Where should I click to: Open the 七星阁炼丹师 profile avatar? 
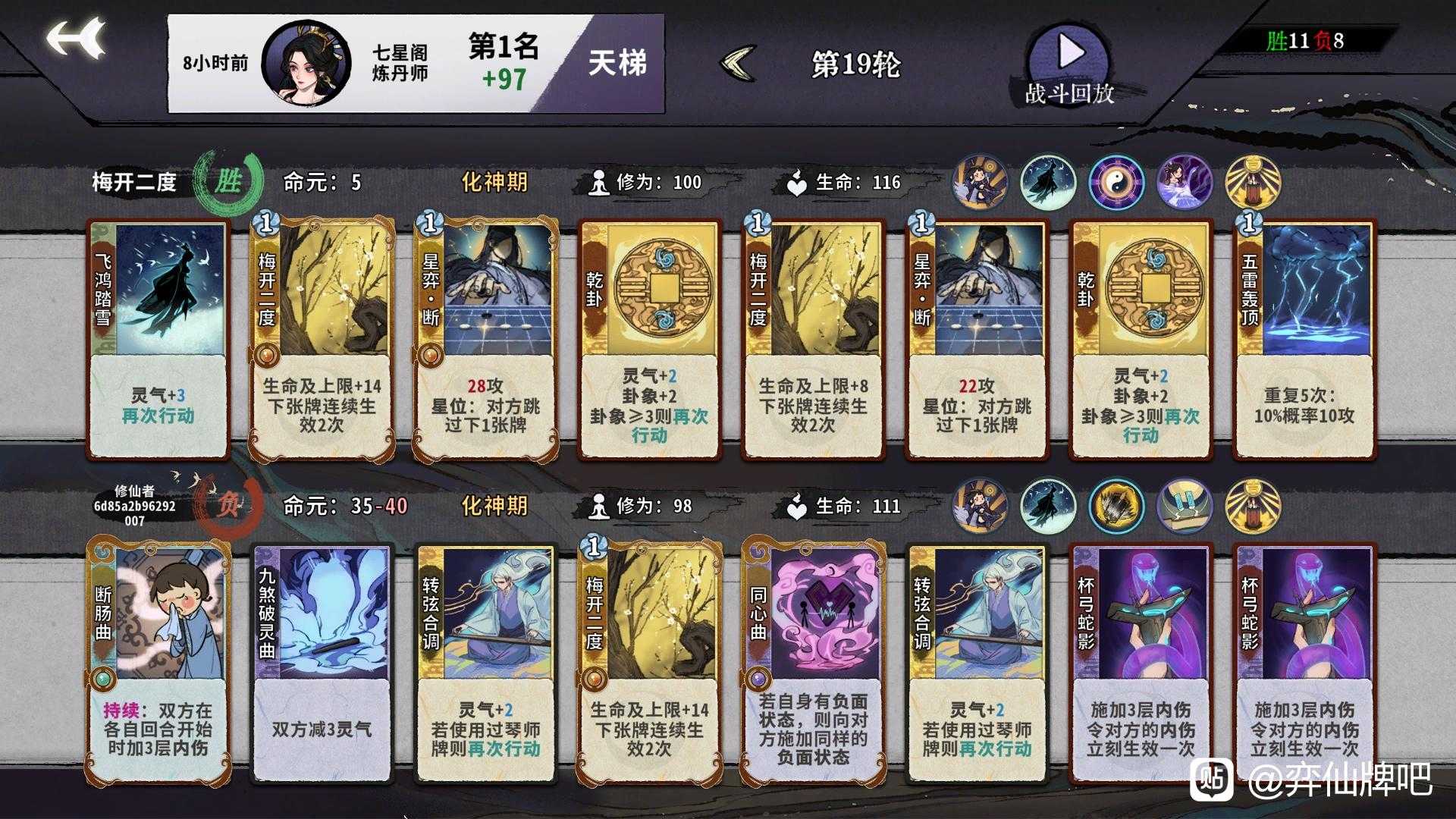click(x=303, y=59)
